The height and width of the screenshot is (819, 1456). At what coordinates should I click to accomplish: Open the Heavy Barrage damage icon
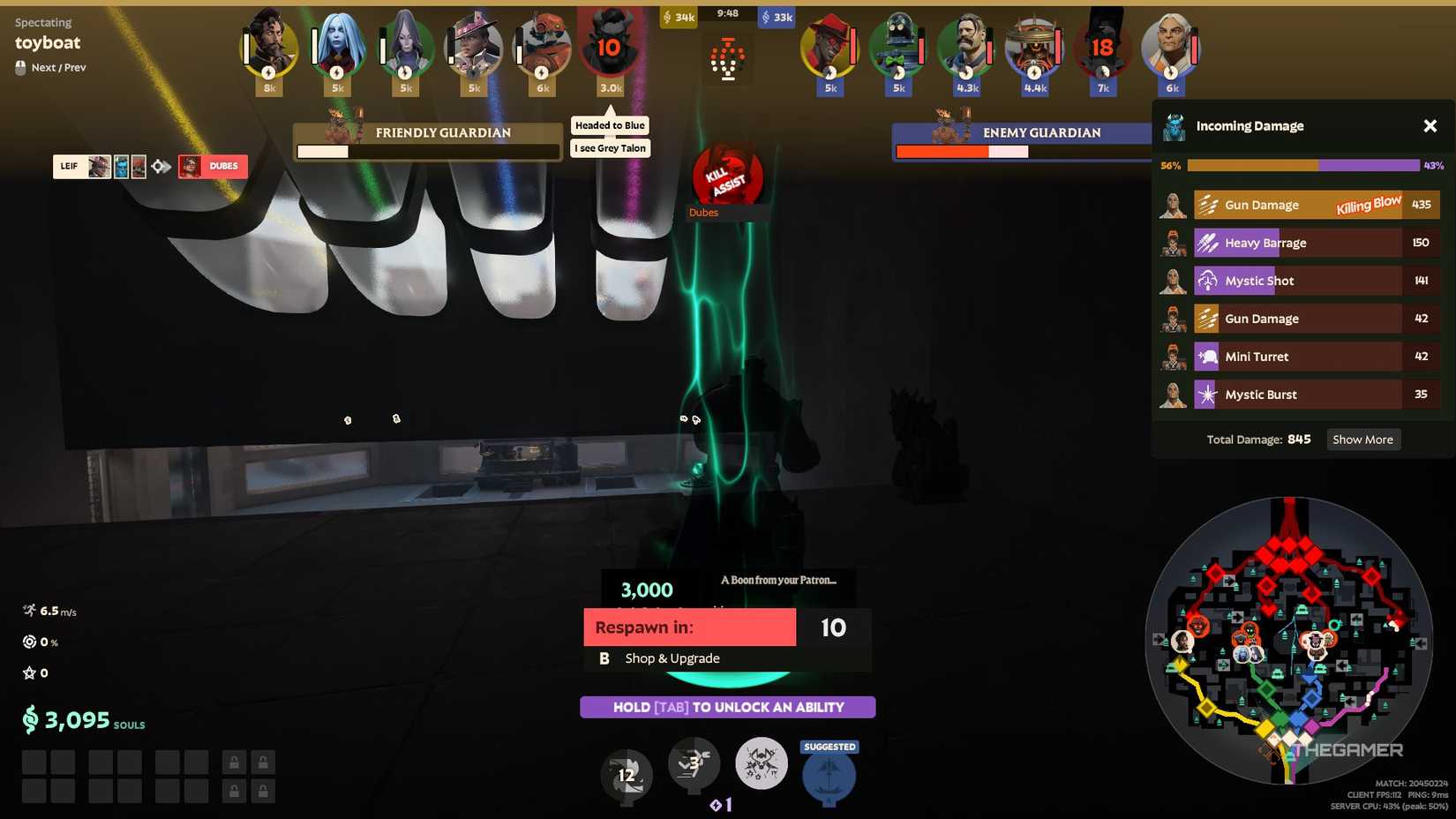pyautogui.click(x=1207, y=242)
